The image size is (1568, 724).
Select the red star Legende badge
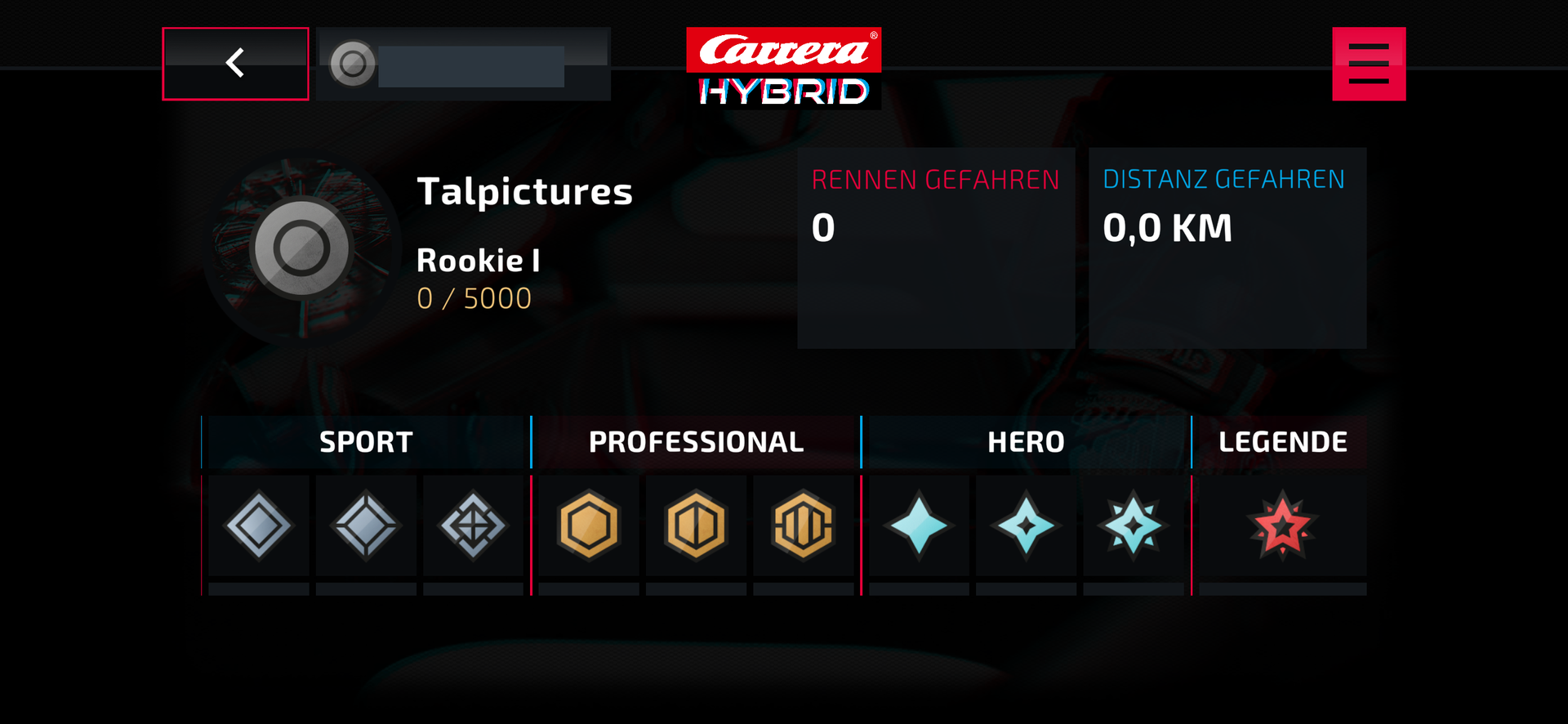[1282, 525]
